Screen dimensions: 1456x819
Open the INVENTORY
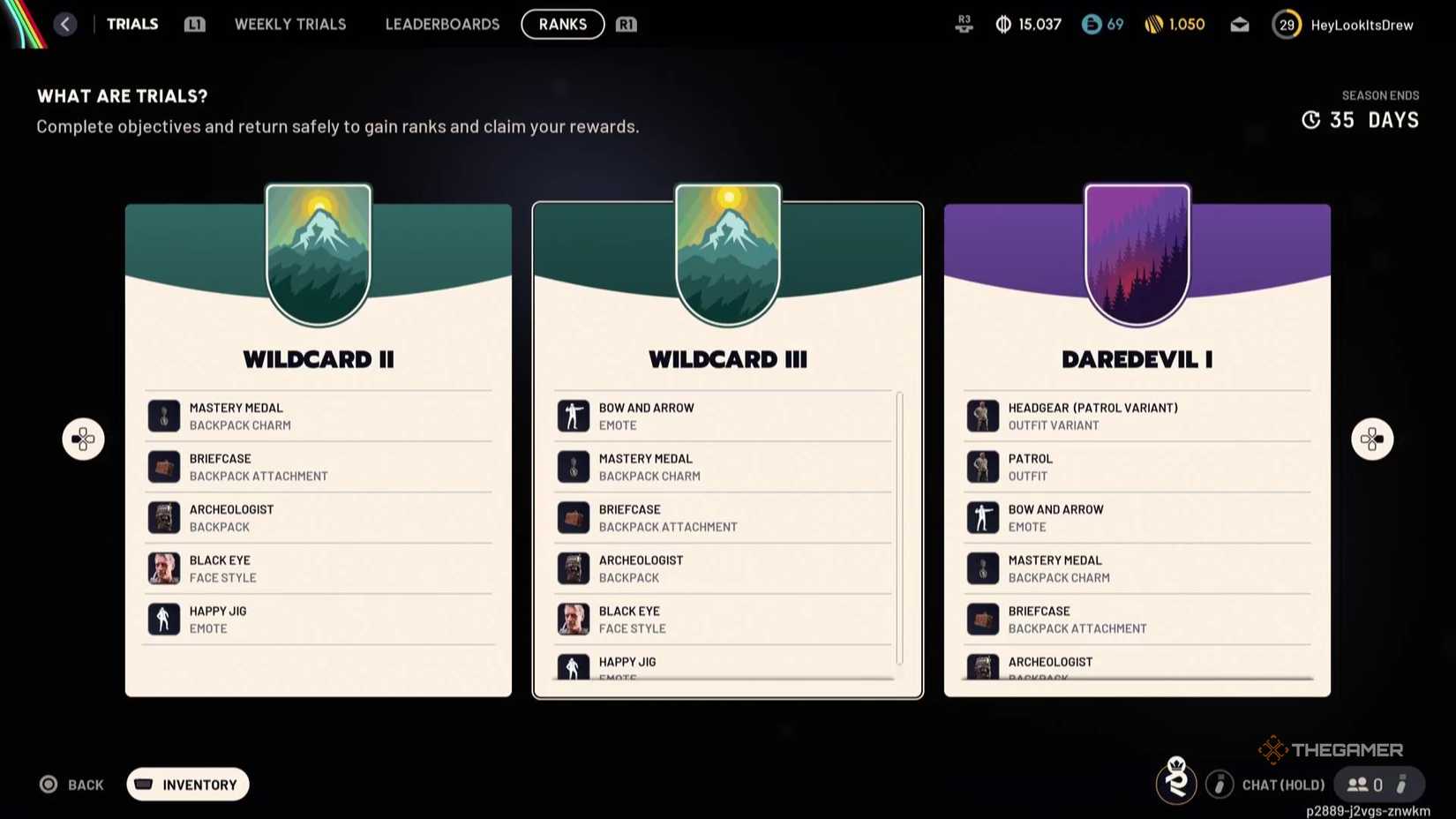click(187, 784)
